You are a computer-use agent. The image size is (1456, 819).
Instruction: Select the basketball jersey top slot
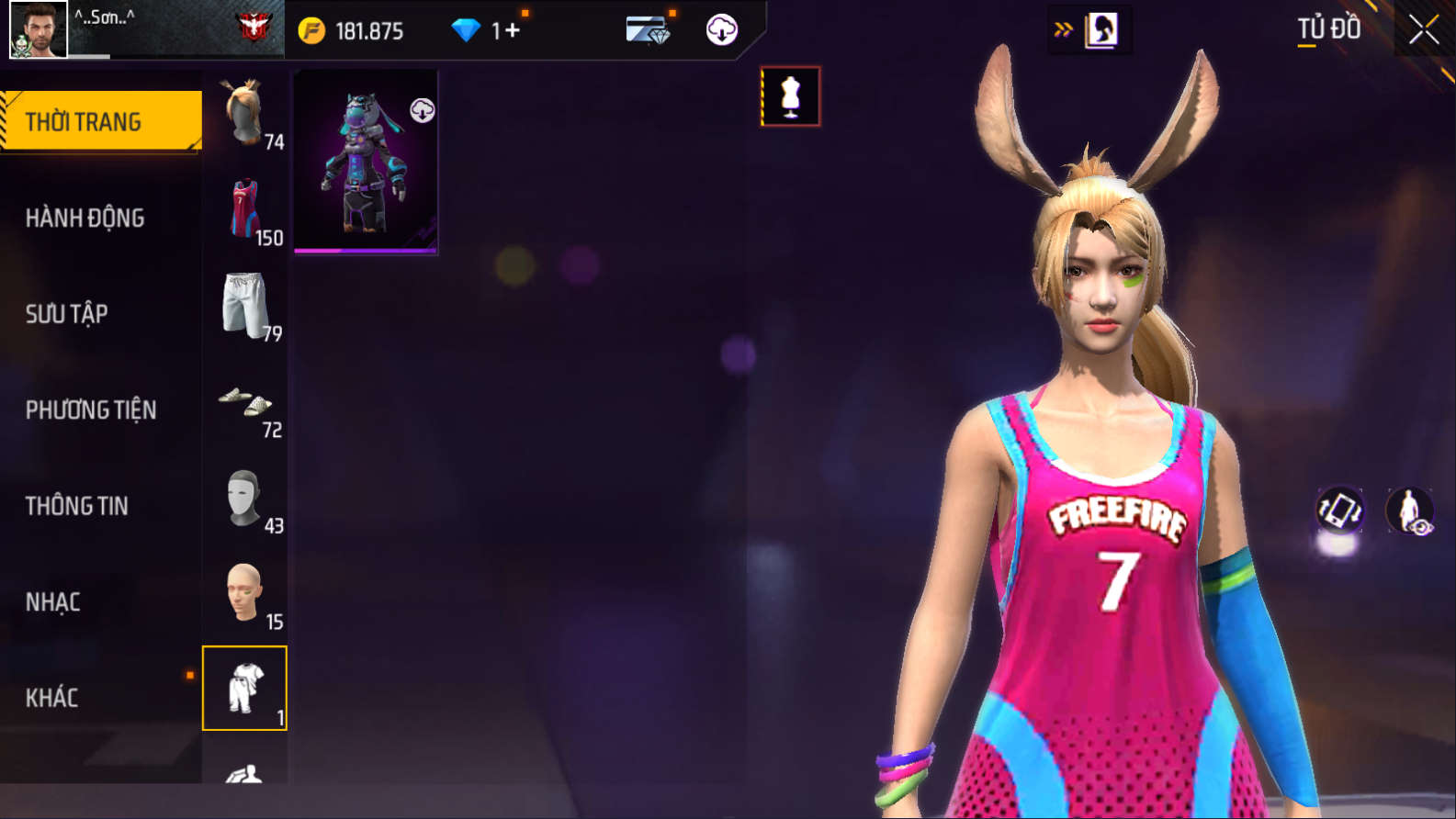click(x=245, y=210)
